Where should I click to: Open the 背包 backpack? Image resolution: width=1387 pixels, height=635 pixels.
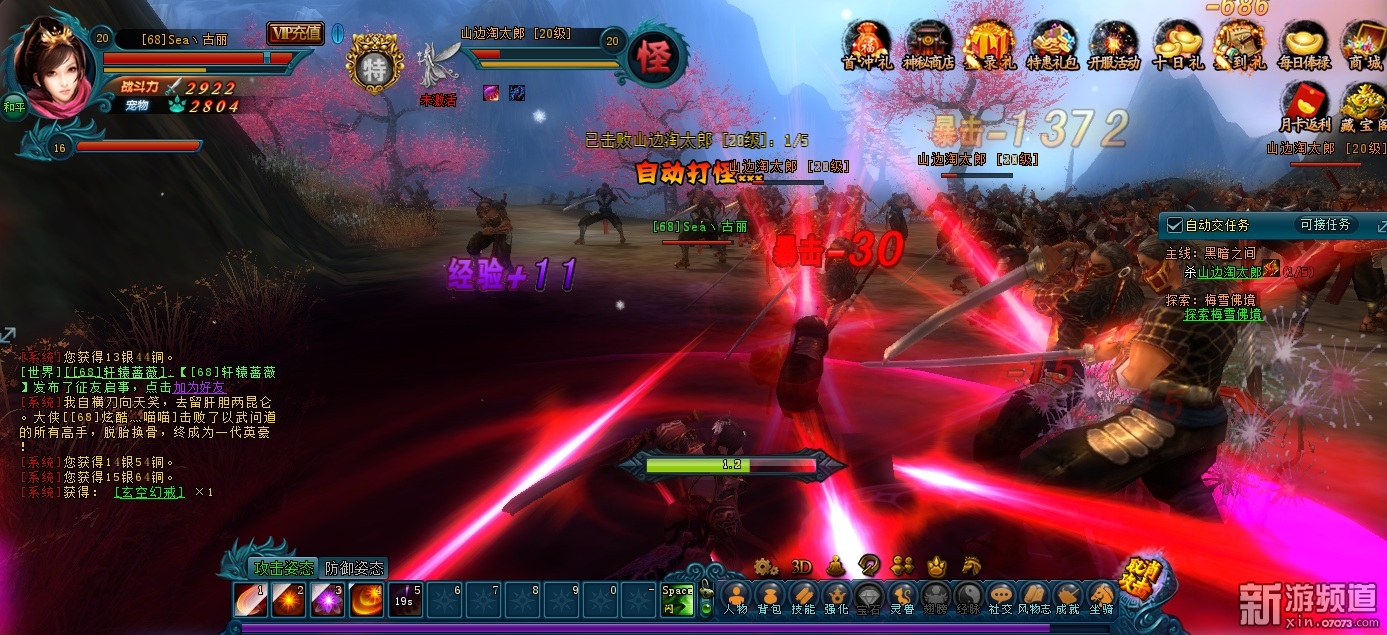(768, 598)
